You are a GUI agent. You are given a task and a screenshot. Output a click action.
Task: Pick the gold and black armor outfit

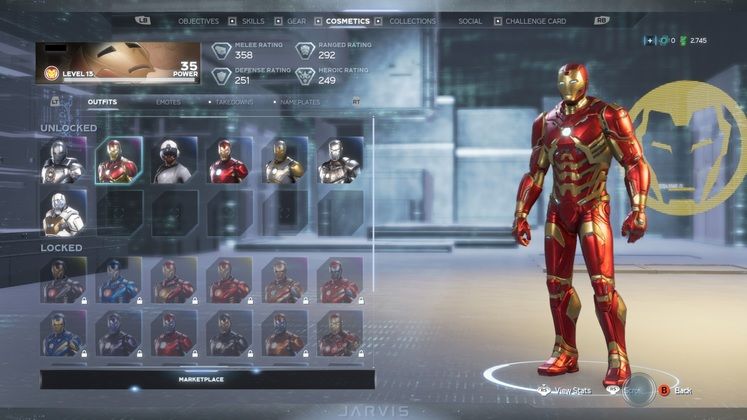(284, 161)
